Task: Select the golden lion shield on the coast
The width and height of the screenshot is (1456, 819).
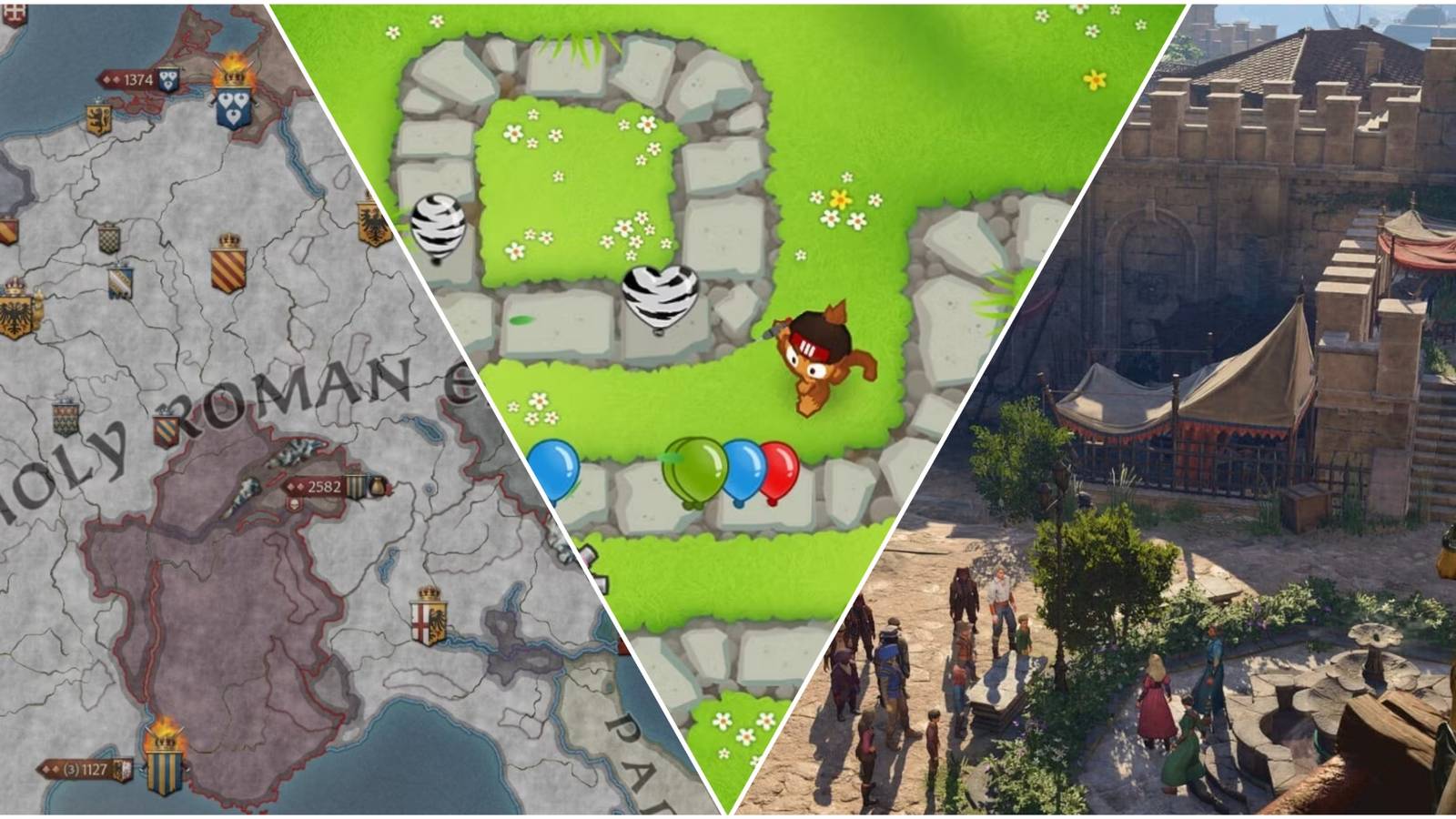Action: (x=98, y=117)
